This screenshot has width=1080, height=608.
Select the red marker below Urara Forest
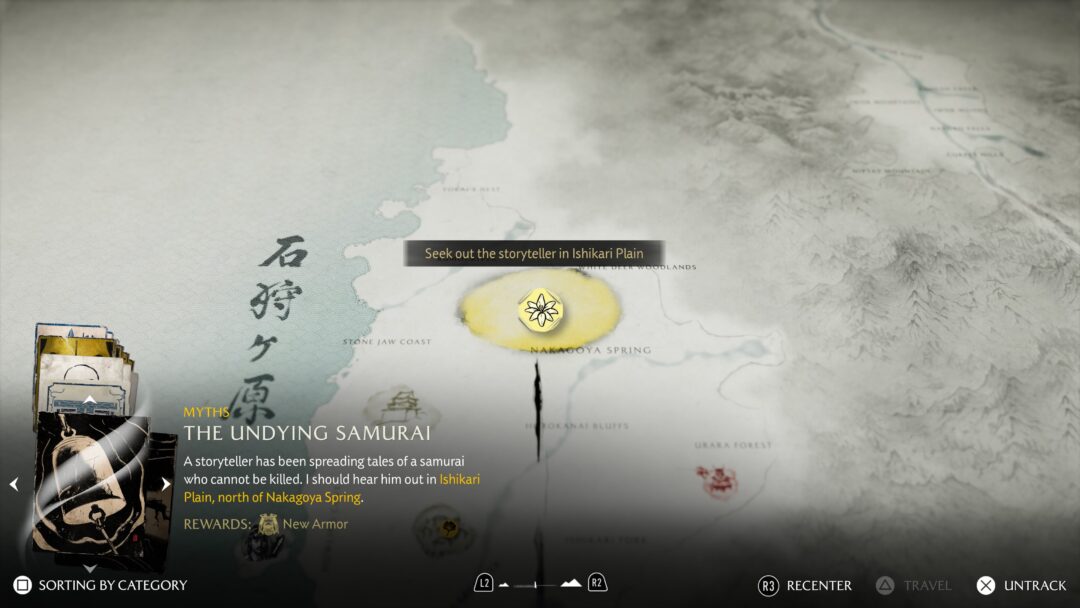point(718,482)
